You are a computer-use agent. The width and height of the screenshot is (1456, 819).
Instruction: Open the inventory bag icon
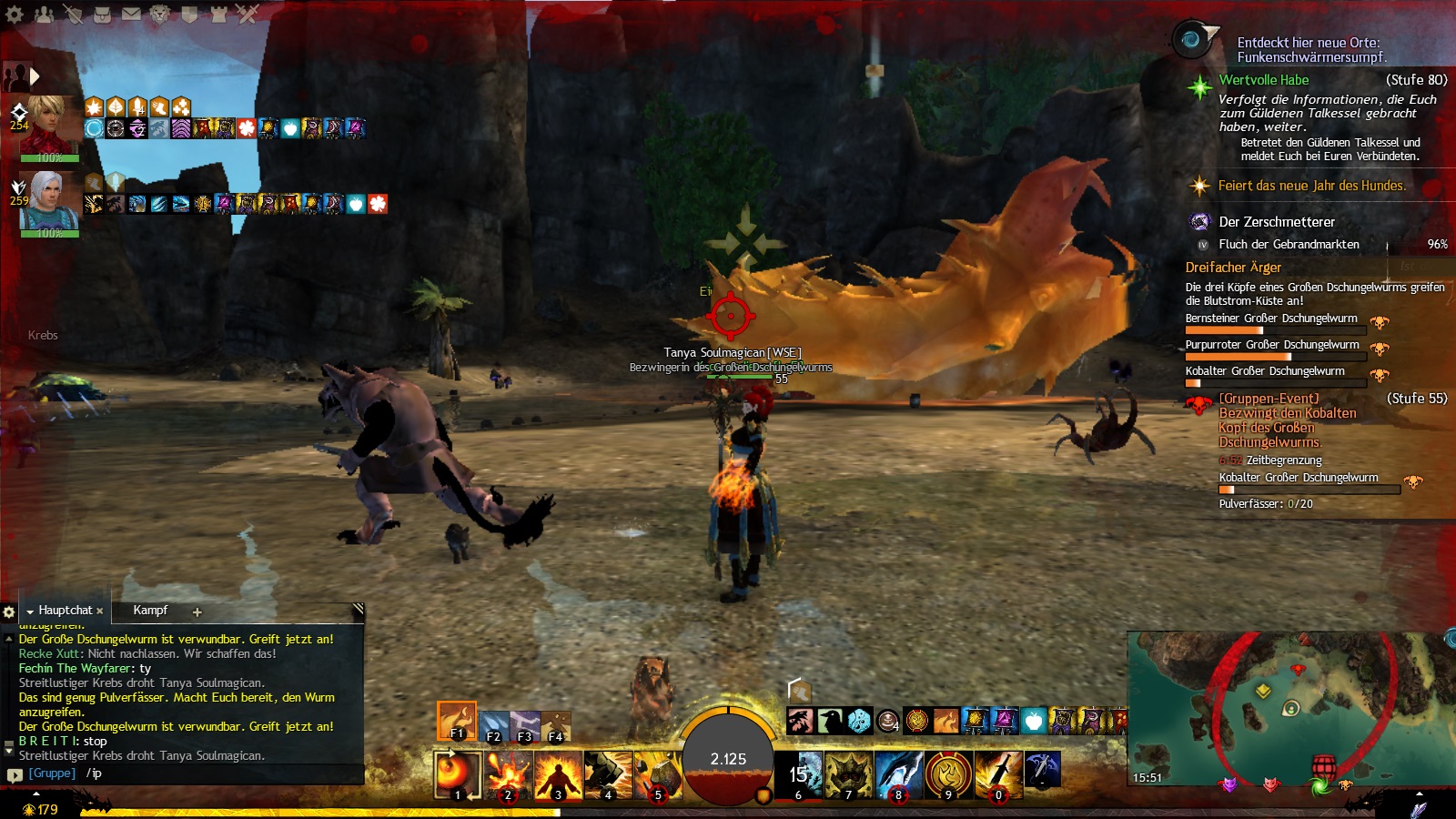[103, 14]
